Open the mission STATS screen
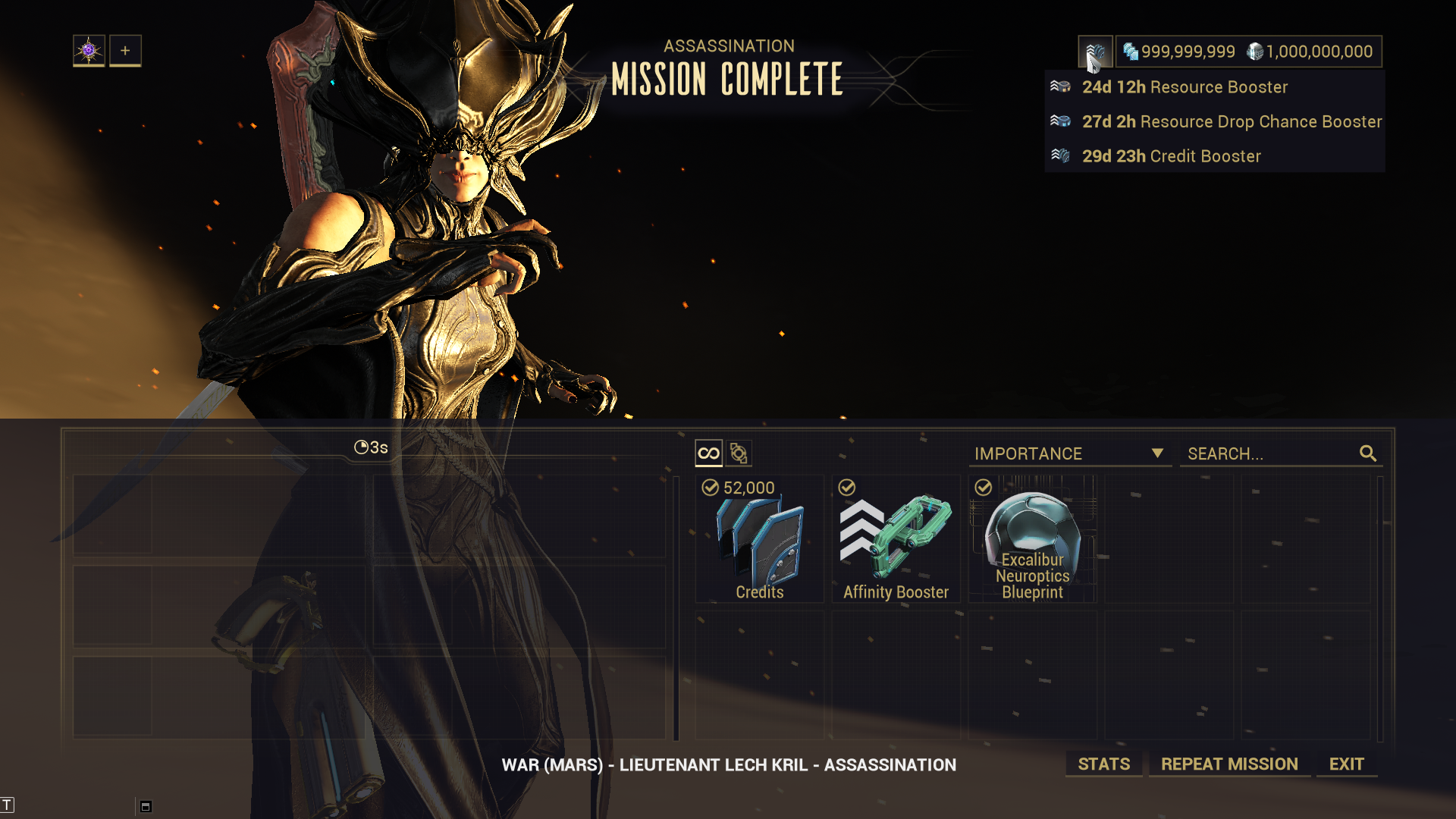The width and height of the screenshot is (1456, 819). coord(1103,764)
